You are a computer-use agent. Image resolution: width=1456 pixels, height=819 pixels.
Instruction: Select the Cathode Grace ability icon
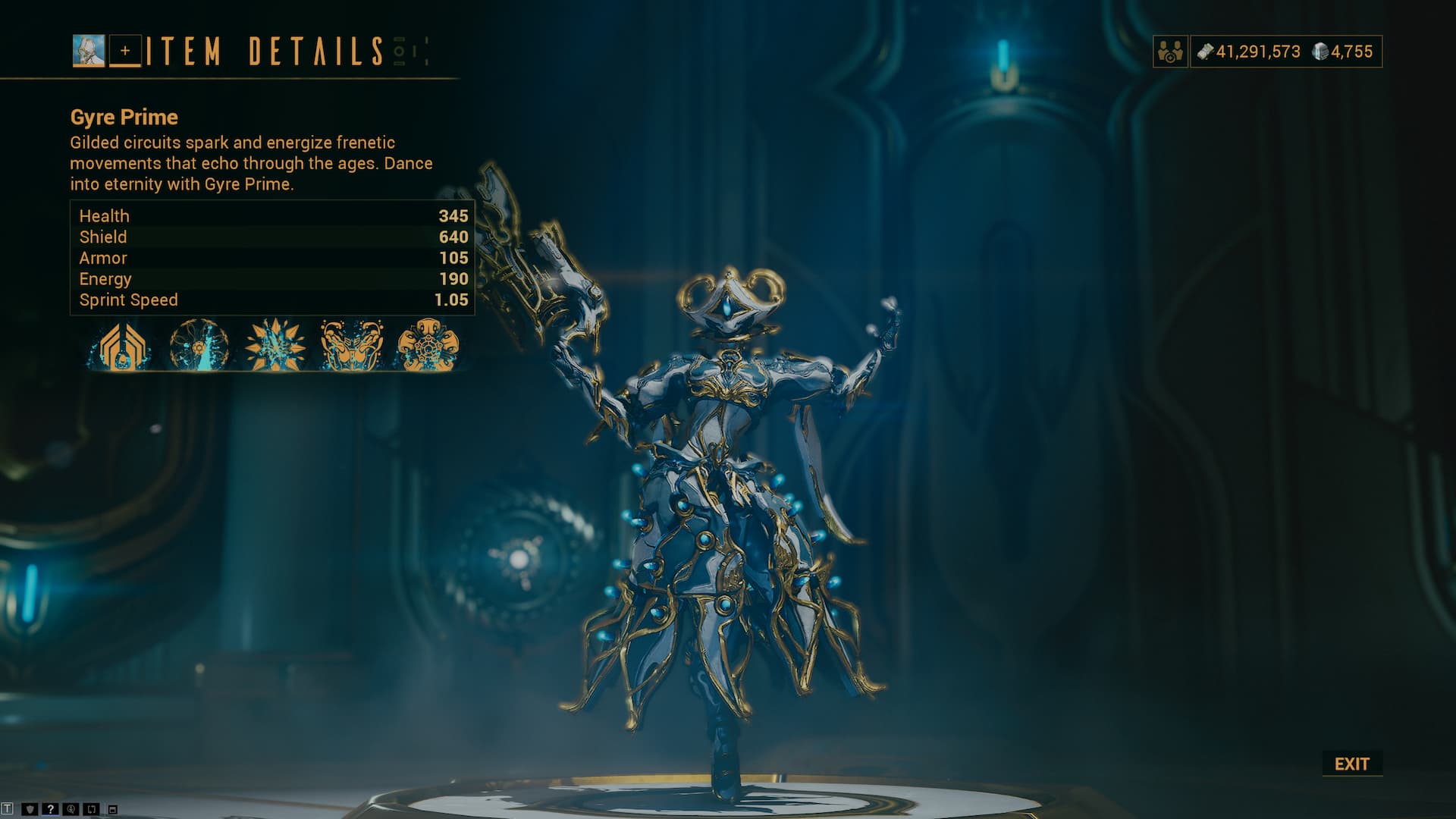352,345
